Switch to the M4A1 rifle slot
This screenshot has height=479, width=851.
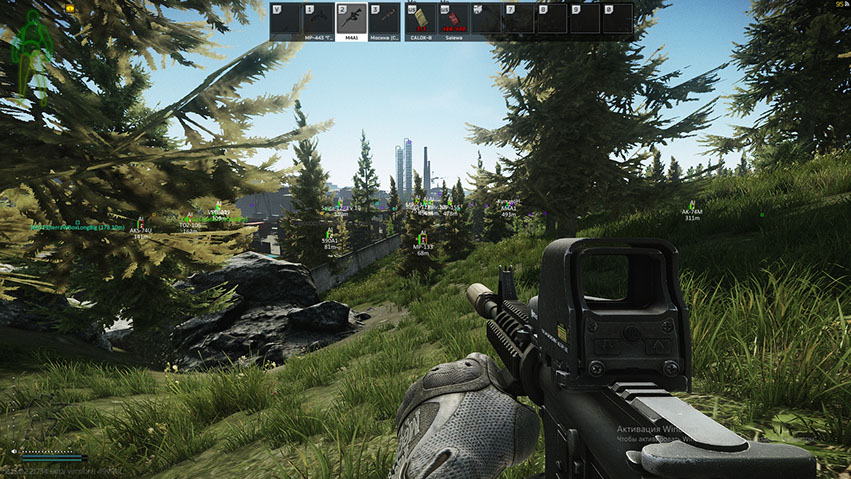pyautogui.click(x=351, y=20)
